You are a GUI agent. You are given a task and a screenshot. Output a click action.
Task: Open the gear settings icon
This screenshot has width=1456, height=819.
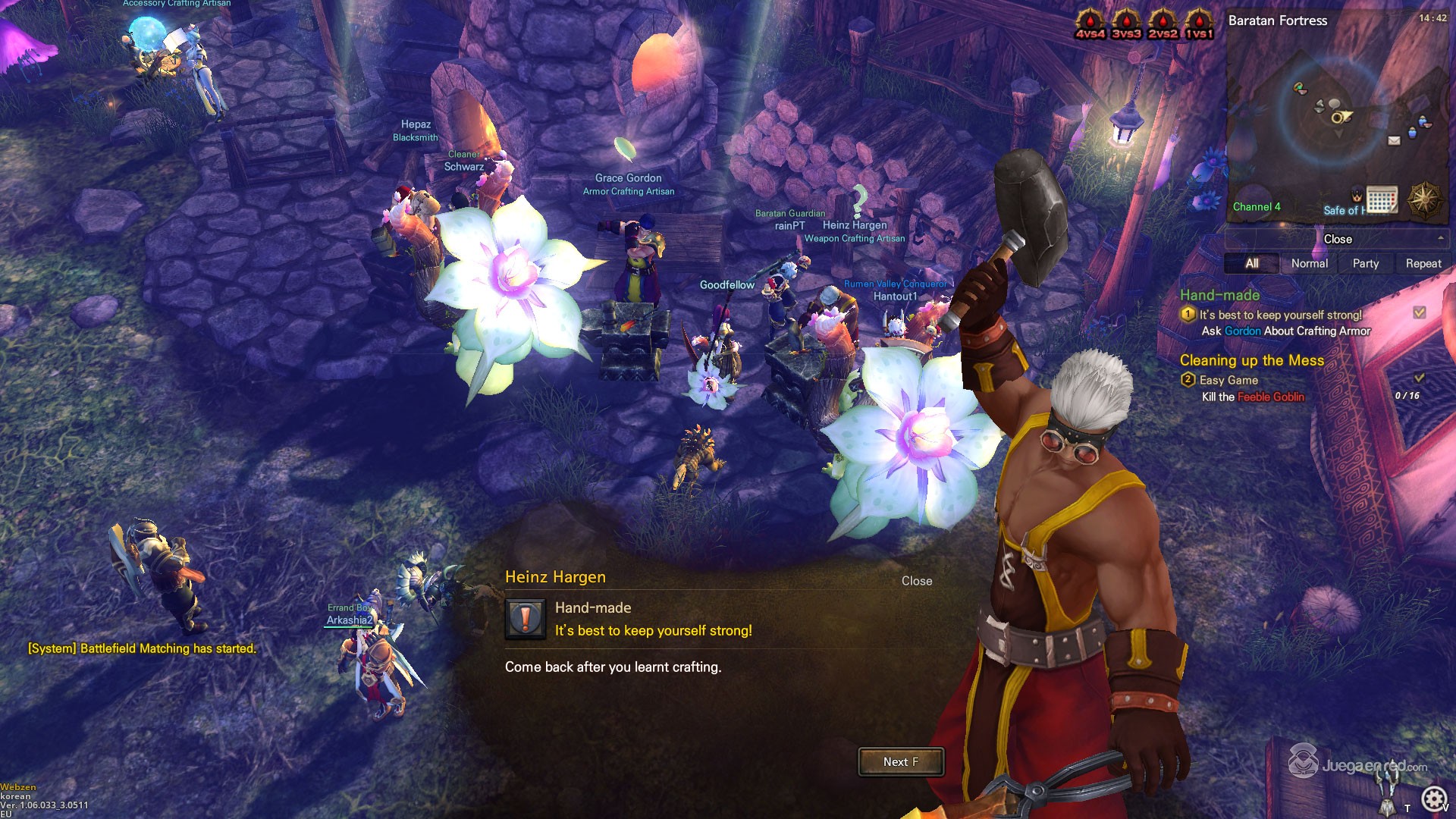tap(1433, 799)
